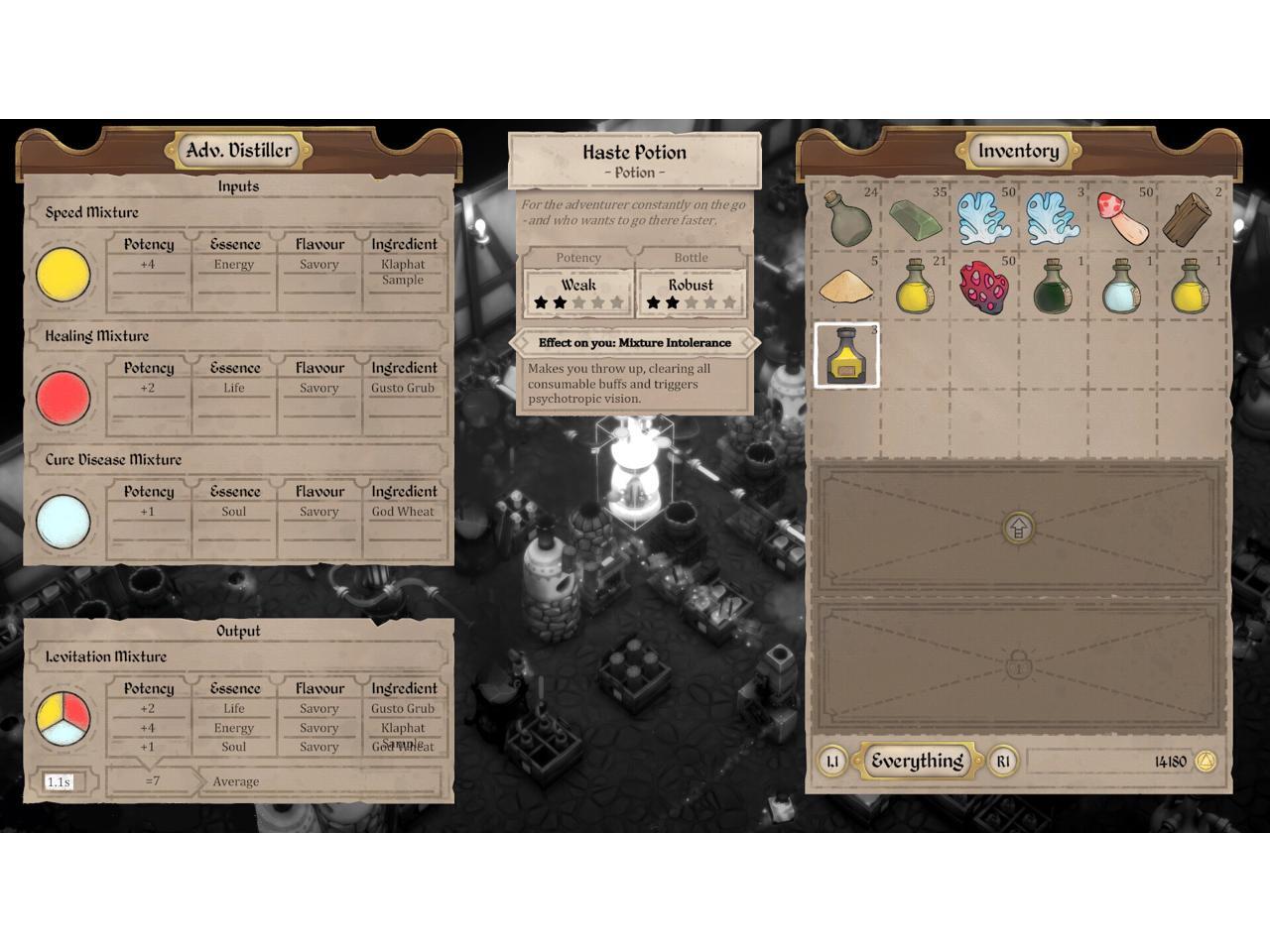The width and height of the screenshot is (1270, 952).
Task: Select the blue coral stack of 3
Action: (1053, 217)
